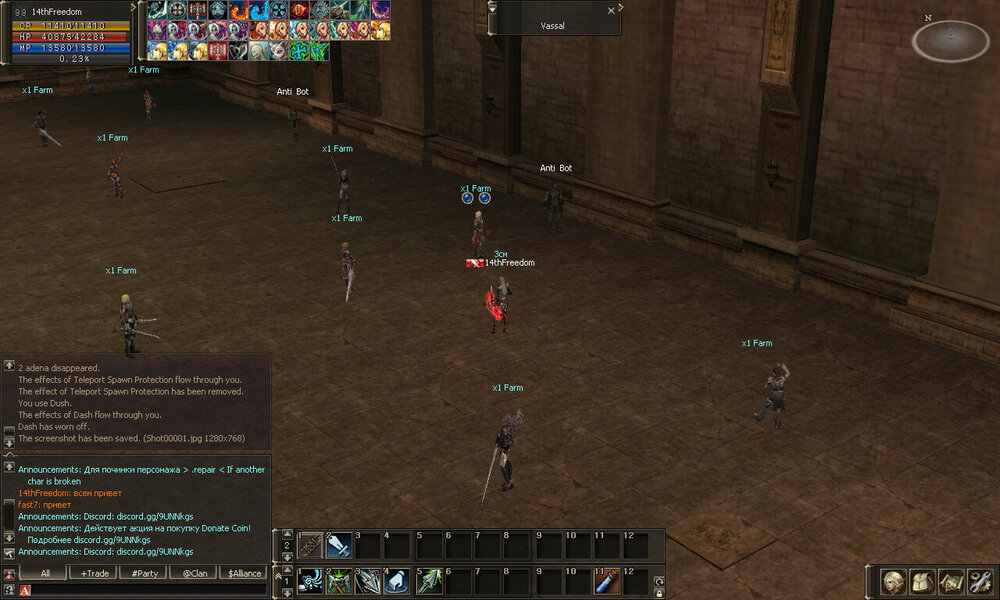The image size is (1000, 600).
Task: Close the Vassal target window
Action: pyautogui.click(x=612, y=10)
